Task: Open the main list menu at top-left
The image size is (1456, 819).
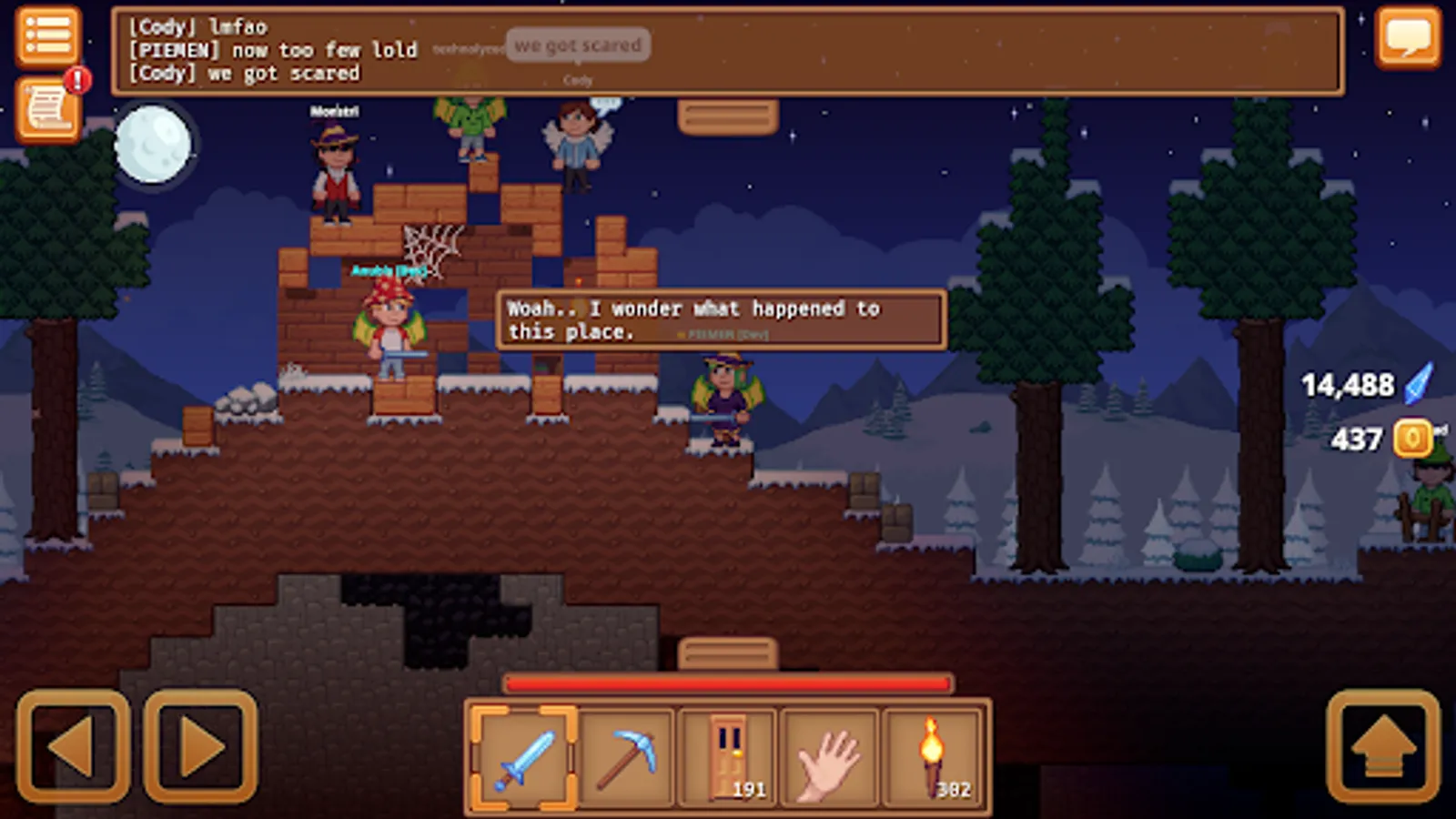Action: [47, 35]
